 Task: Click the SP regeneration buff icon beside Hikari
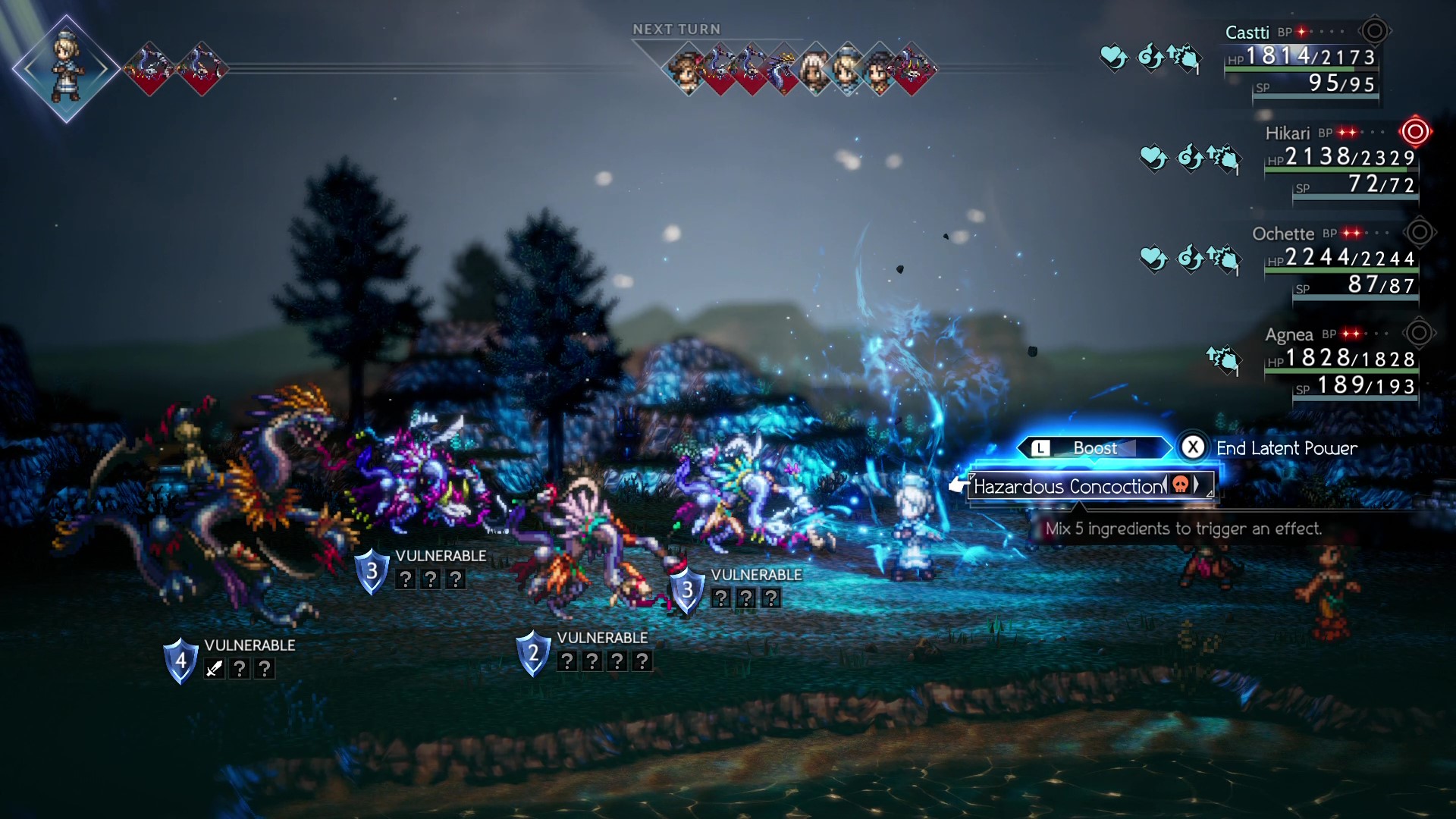coord(1192,158)
